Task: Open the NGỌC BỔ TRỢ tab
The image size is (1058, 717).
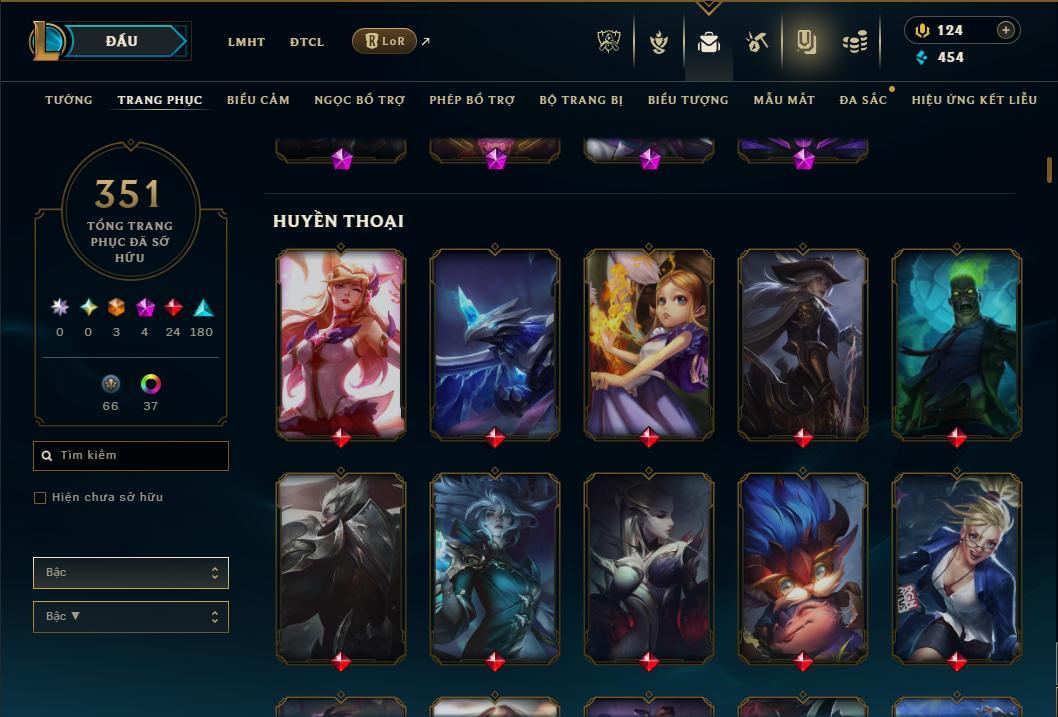Action: click(359, 100)
